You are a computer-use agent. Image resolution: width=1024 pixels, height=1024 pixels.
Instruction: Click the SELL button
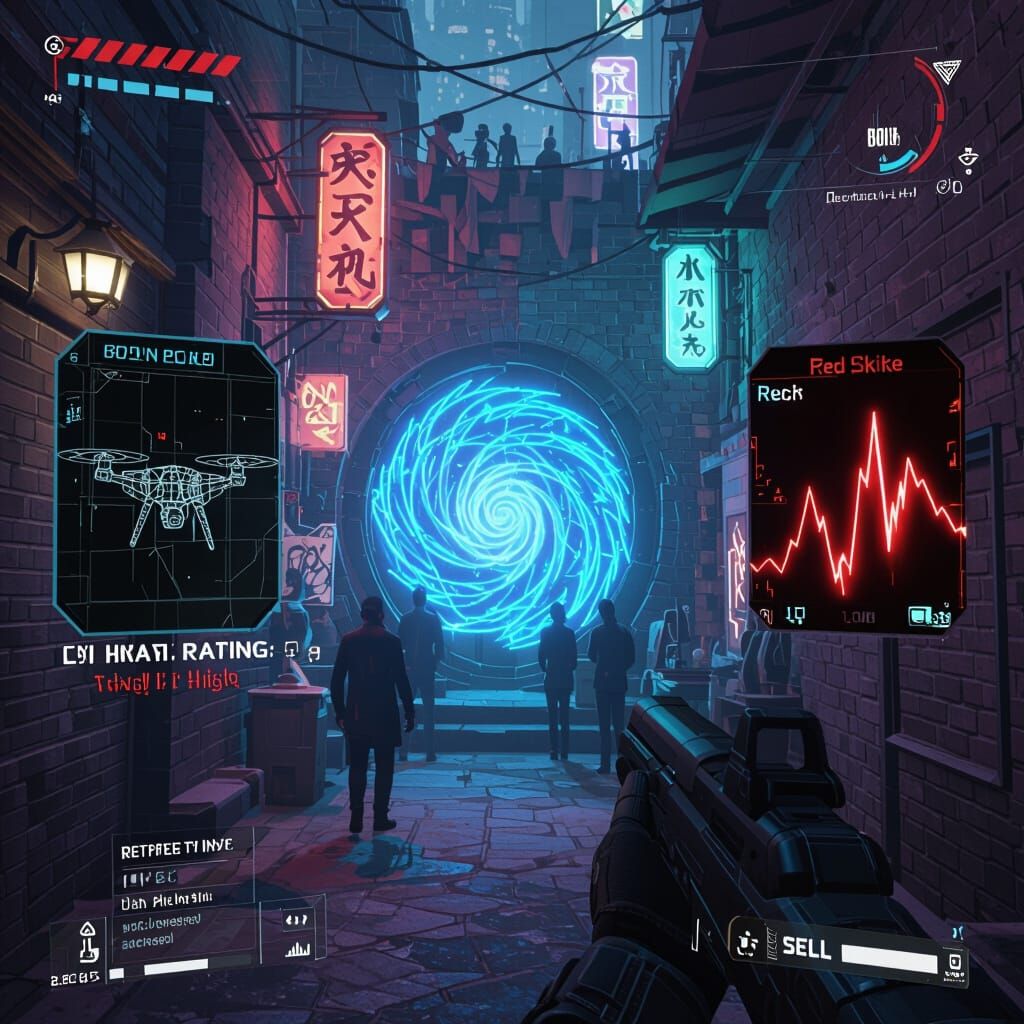click(806, 948)
